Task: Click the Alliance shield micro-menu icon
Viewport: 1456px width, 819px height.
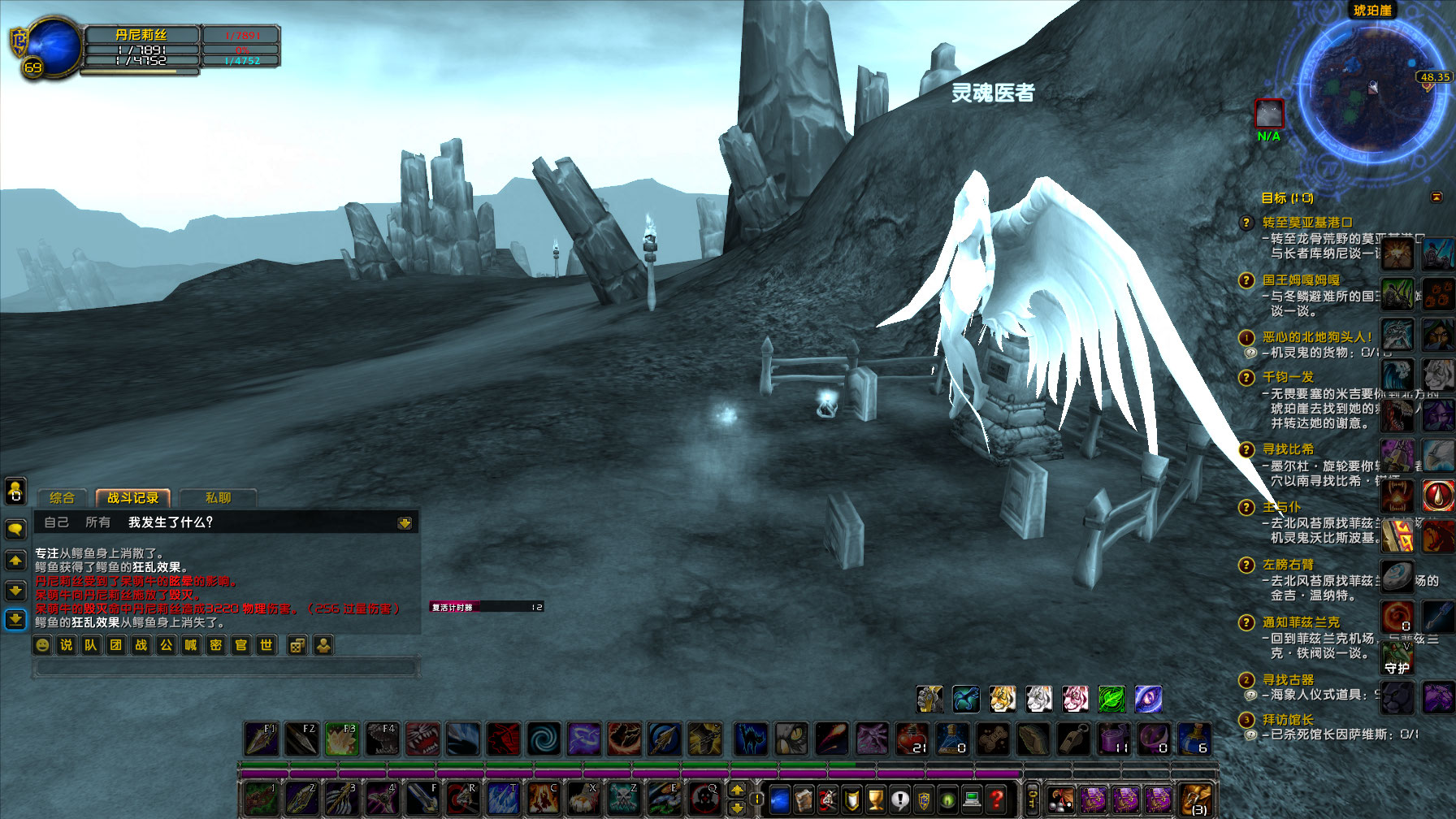Action: 922,799
